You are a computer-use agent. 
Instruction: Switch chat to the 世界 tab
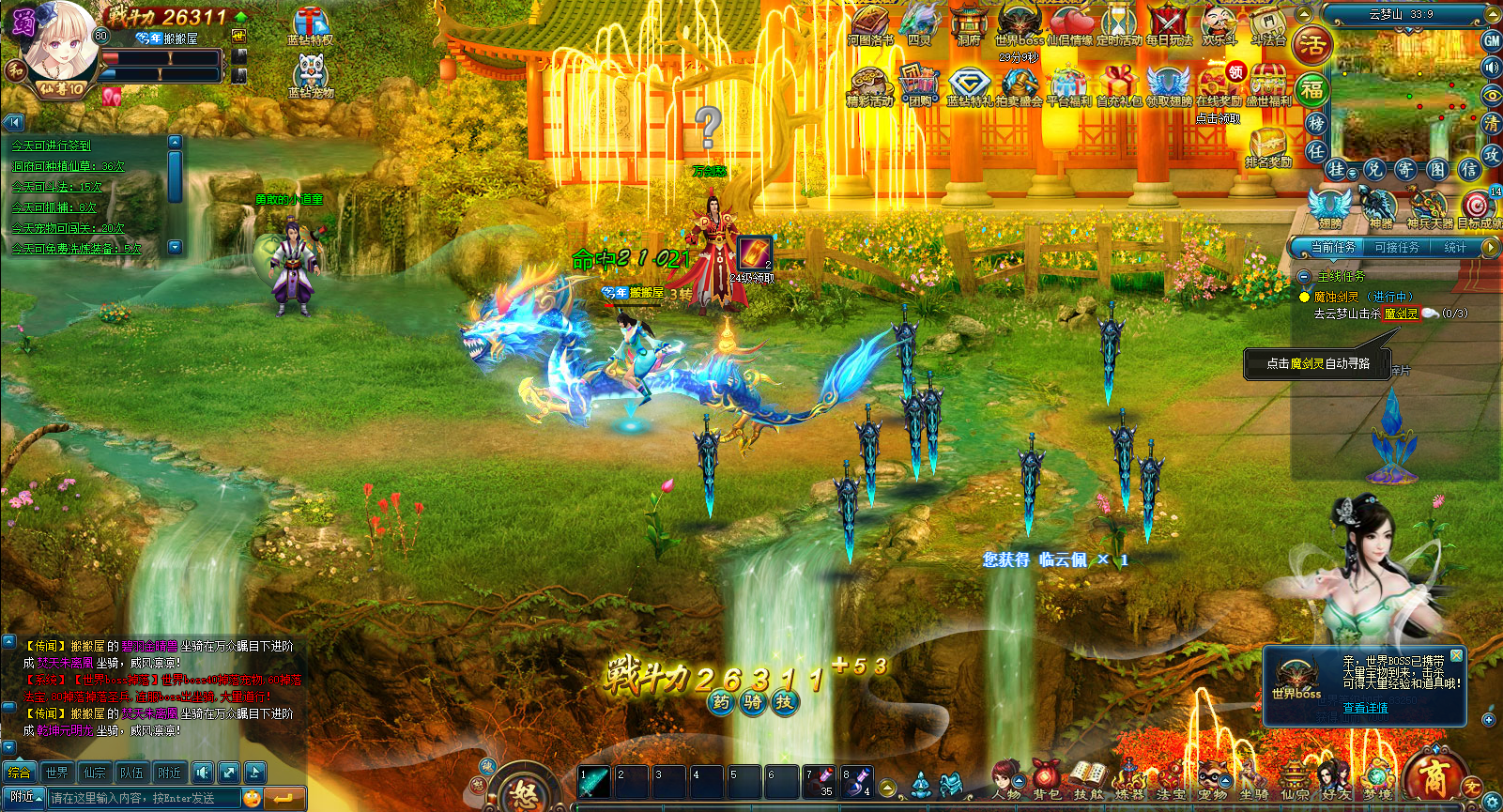tap(57, 773)
